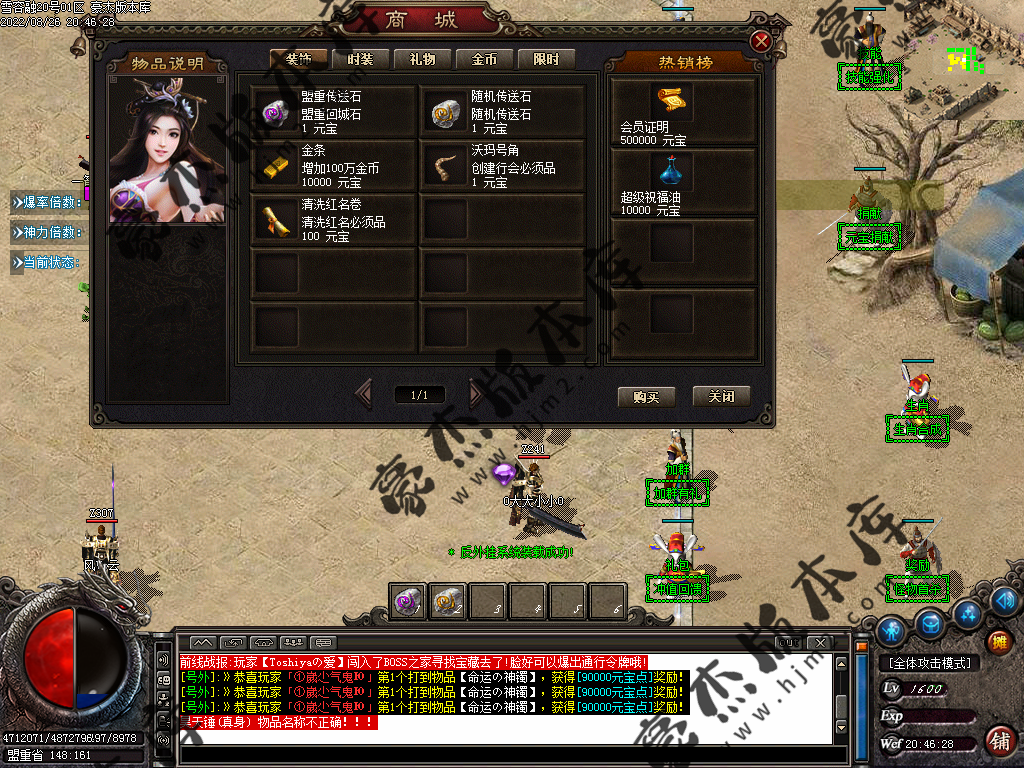Use the grey teleport stone in hotbar slot 2
Viewport: 1024px width, 768px height.
(x=447, y=602)
